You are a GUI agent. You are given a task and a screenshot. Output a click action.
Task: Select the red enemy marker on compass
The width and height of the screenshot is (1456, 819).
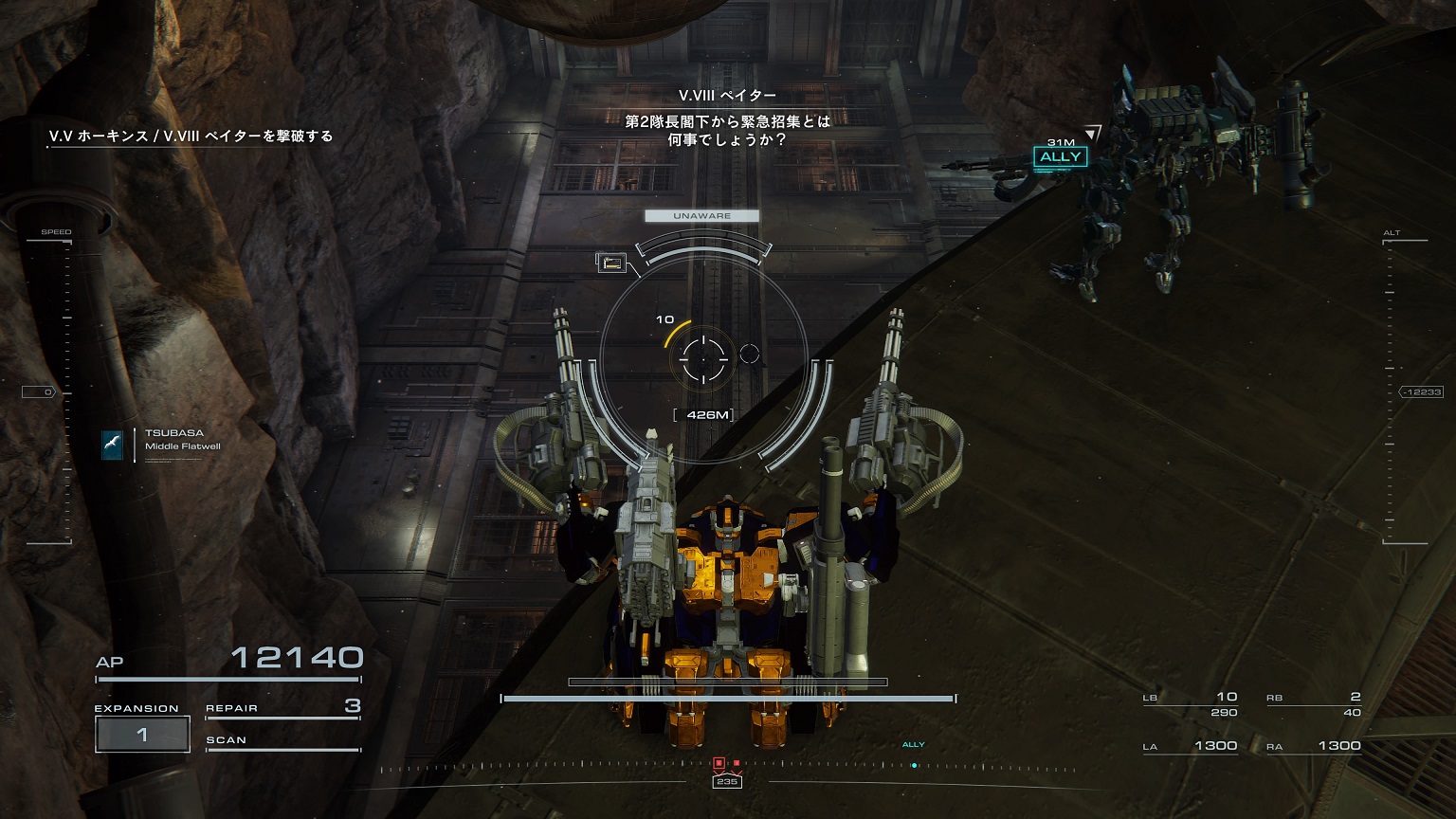(x=719, y=763)
